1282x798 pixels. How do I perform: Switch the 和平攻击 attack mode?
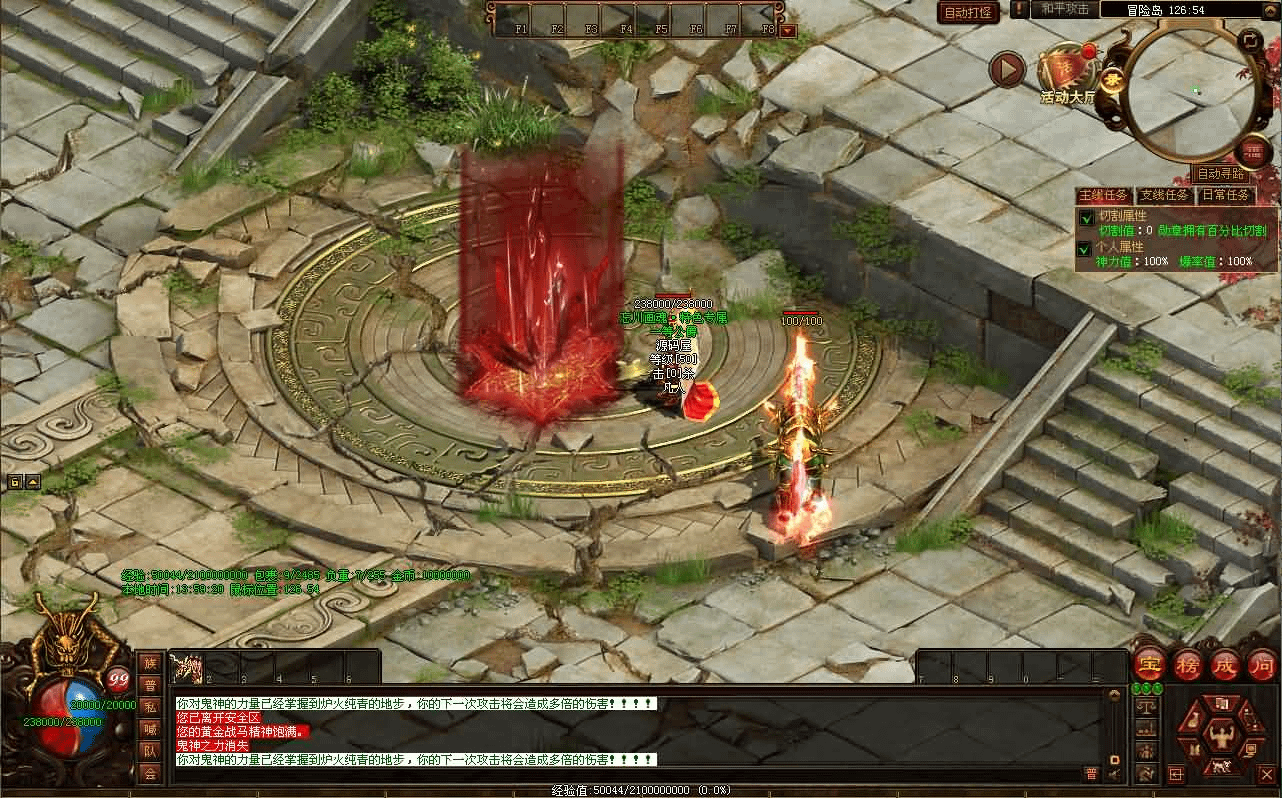click(x=1064, y=9)
